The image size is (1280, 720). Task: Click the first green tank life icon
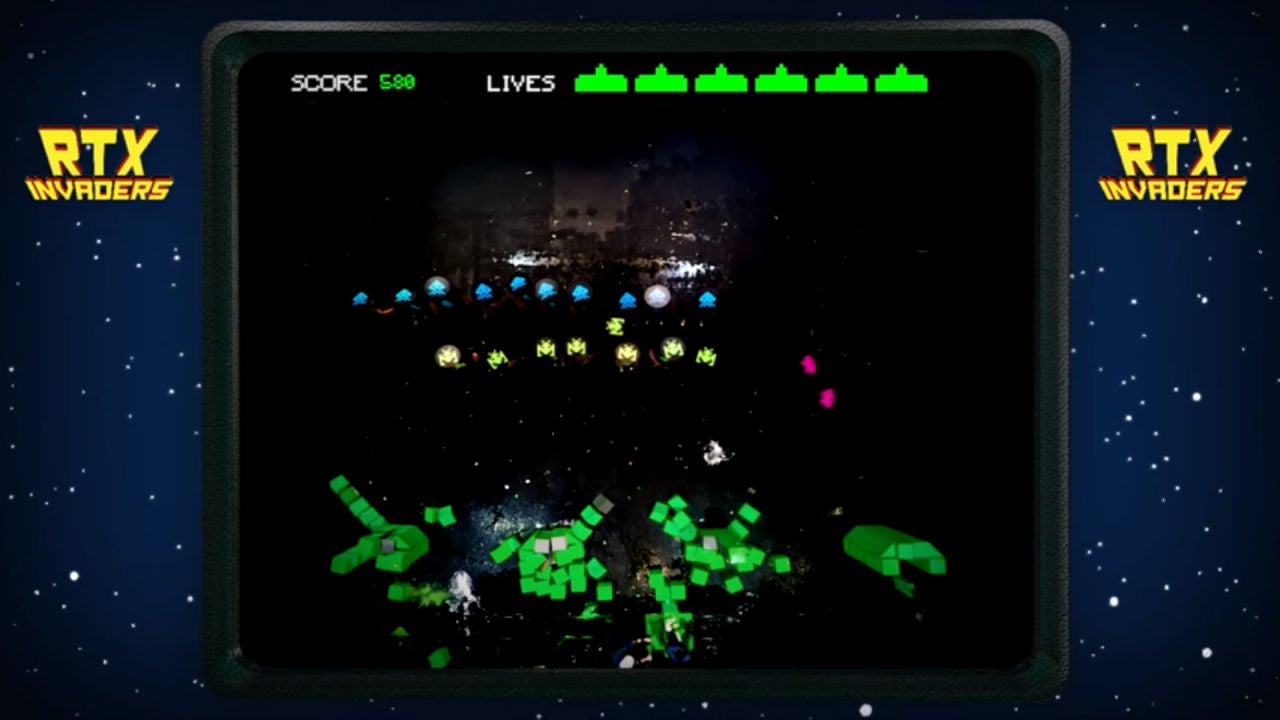(x=598, y=85)
